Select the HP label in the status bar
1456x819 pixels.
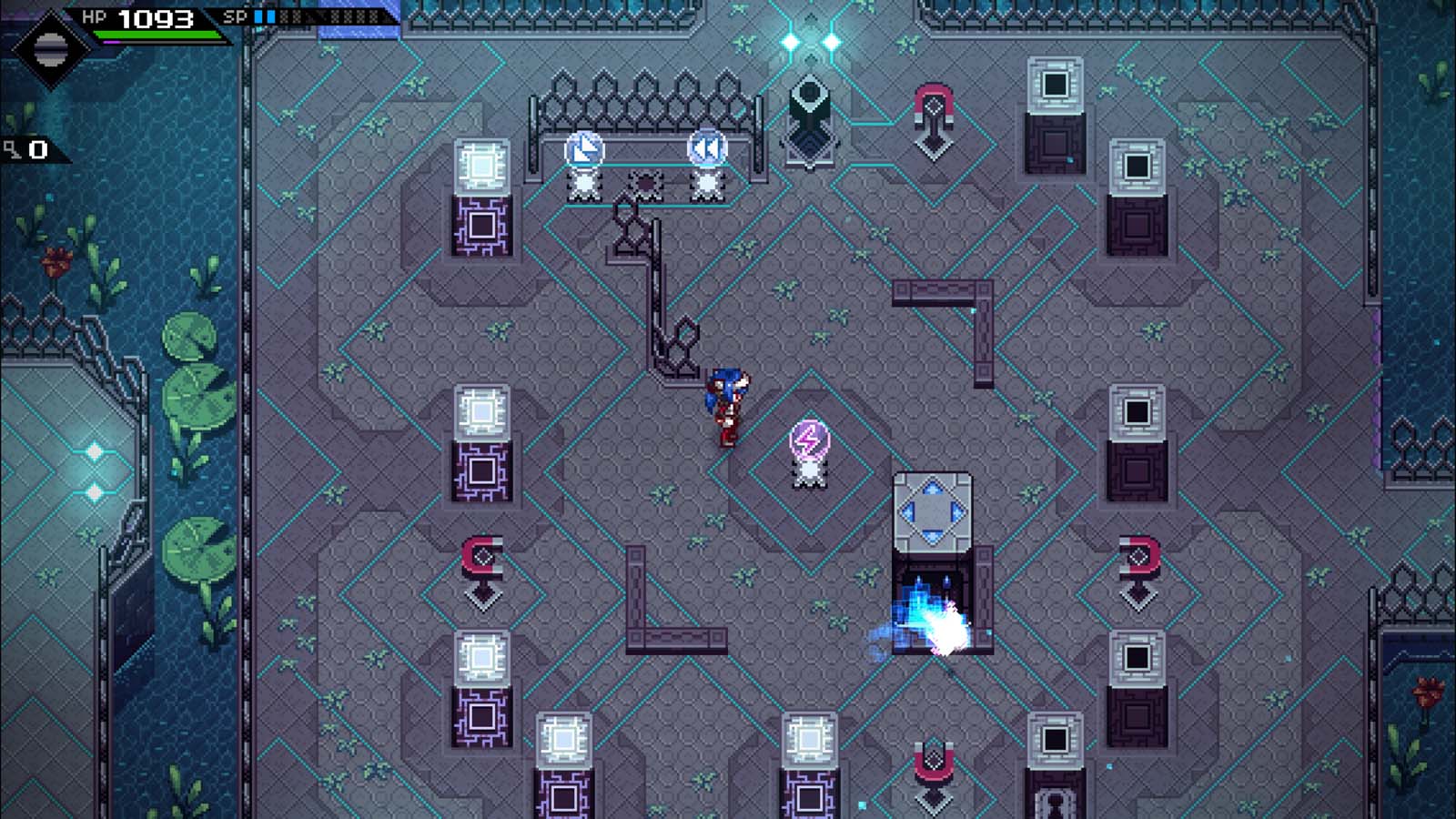point(95,15)
